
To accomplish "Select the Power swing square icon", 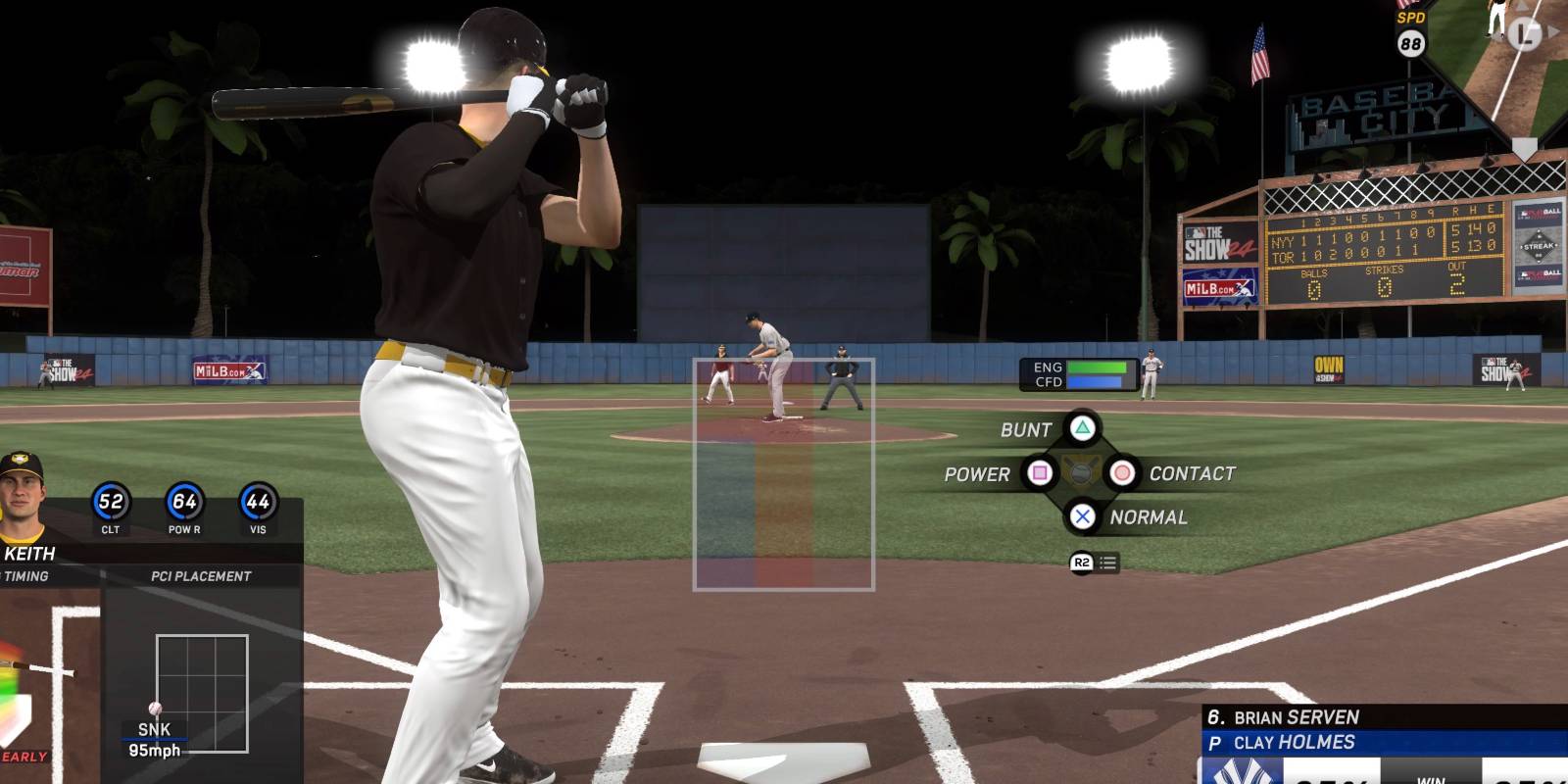I will coord(1042,473).
